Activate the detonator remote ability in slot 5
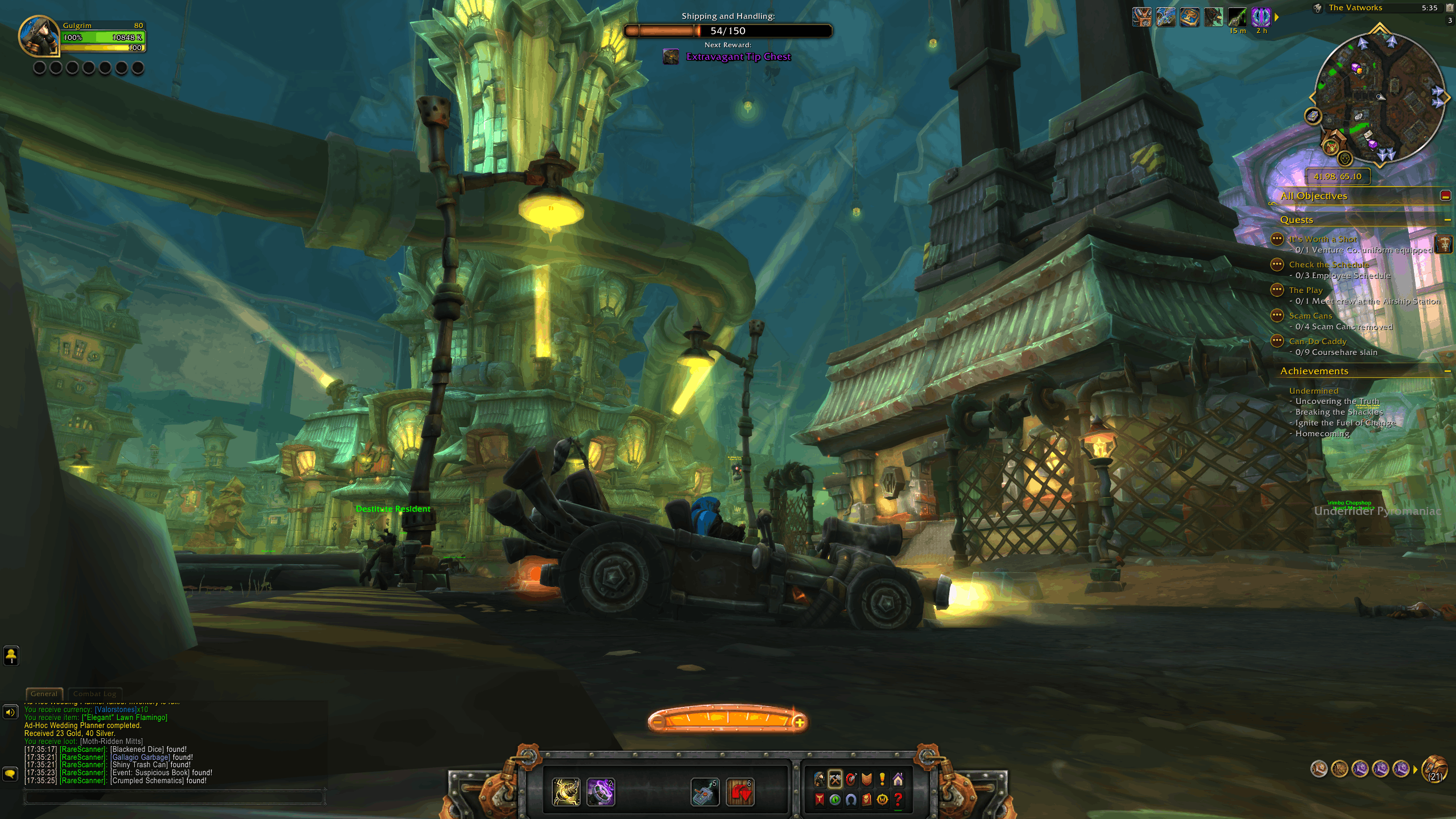This screenshot has width=1456, height=819. click(x=705, y=792)
